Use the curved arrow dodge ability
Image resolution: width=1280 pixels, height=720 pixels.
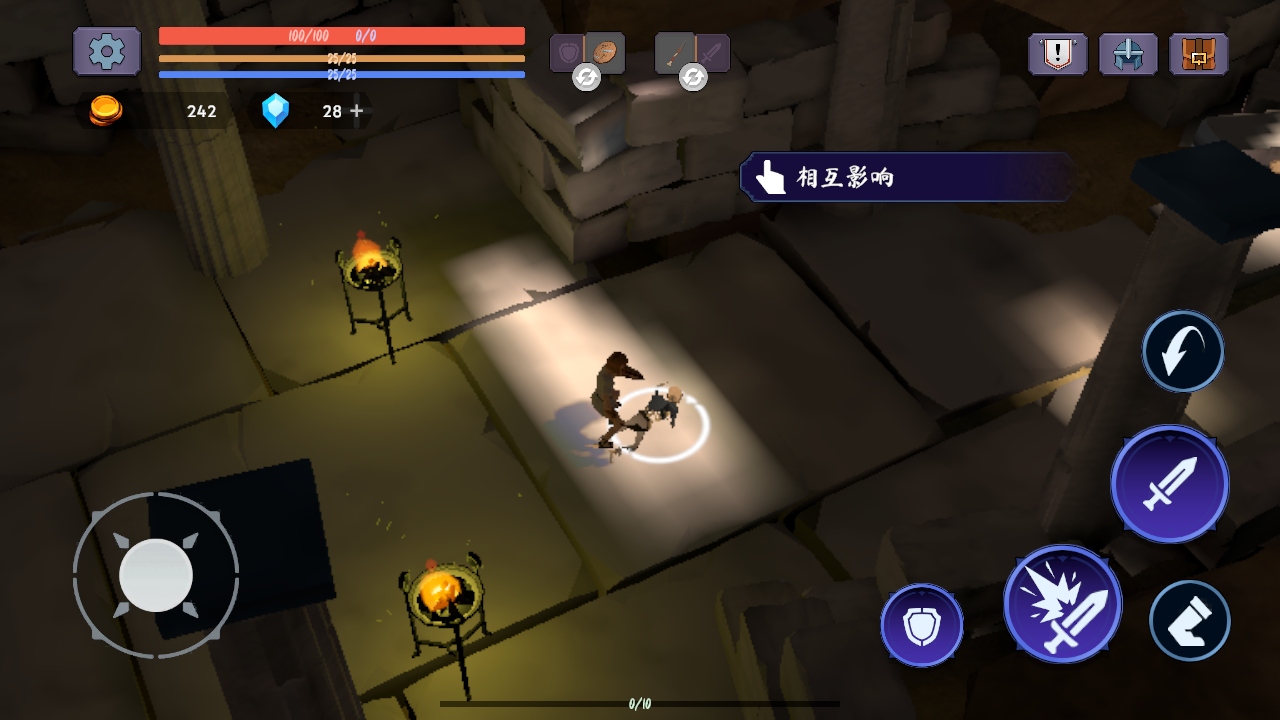[1183, 351]
